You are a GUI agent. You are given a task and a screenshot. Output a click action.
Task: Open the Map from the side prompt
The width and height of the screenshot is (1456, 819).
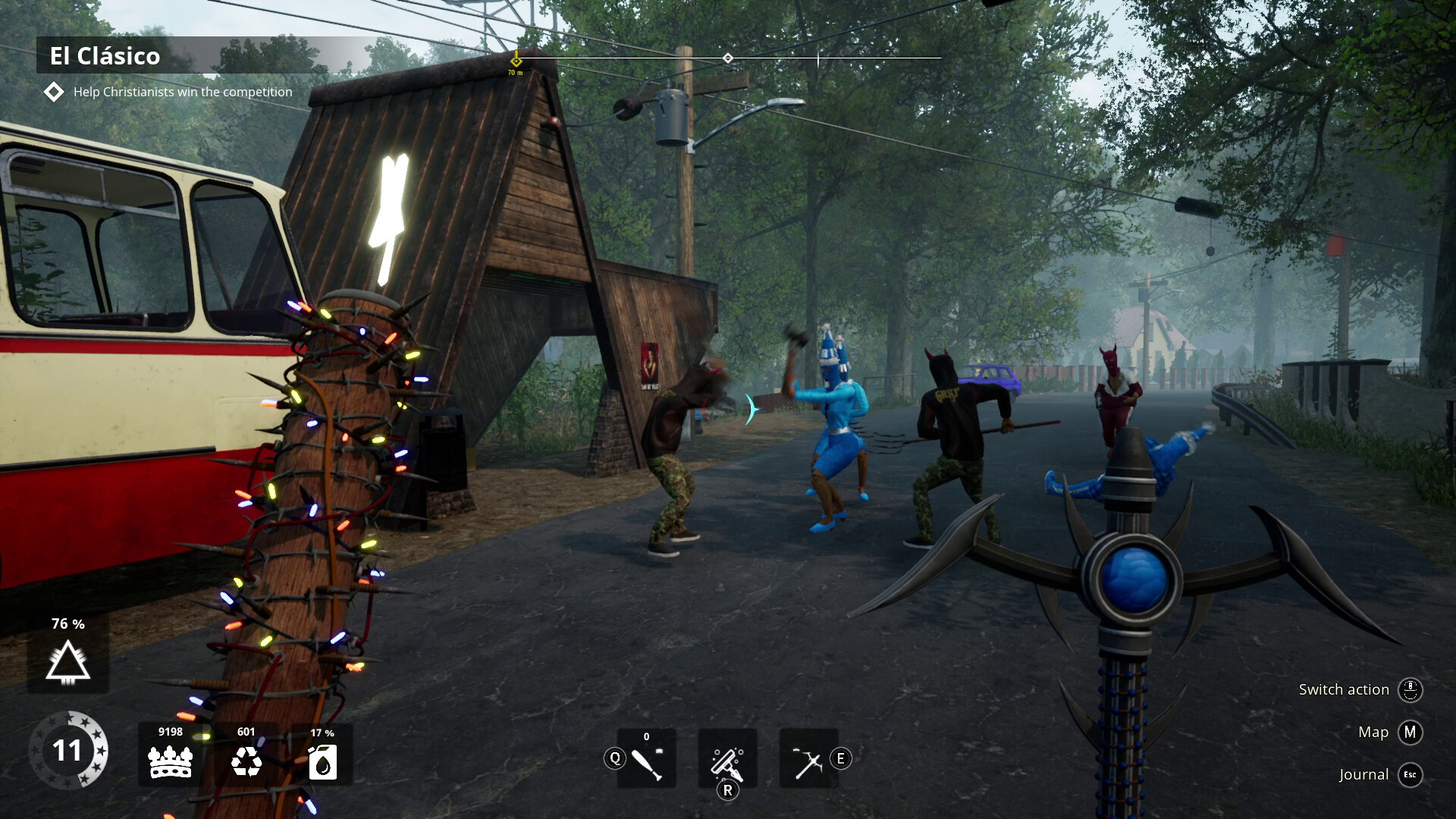[x=1373, y=732]
